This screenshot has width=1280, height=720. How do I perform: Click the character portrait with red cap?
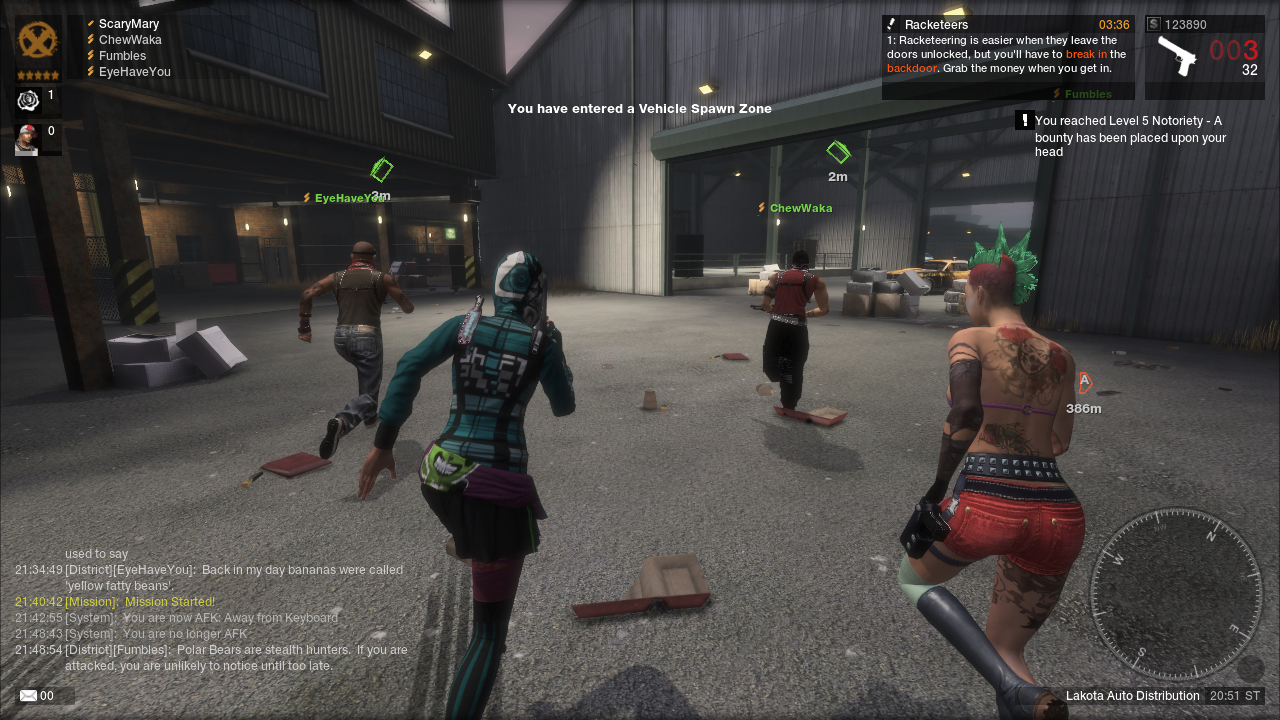[x=27, y=140]
